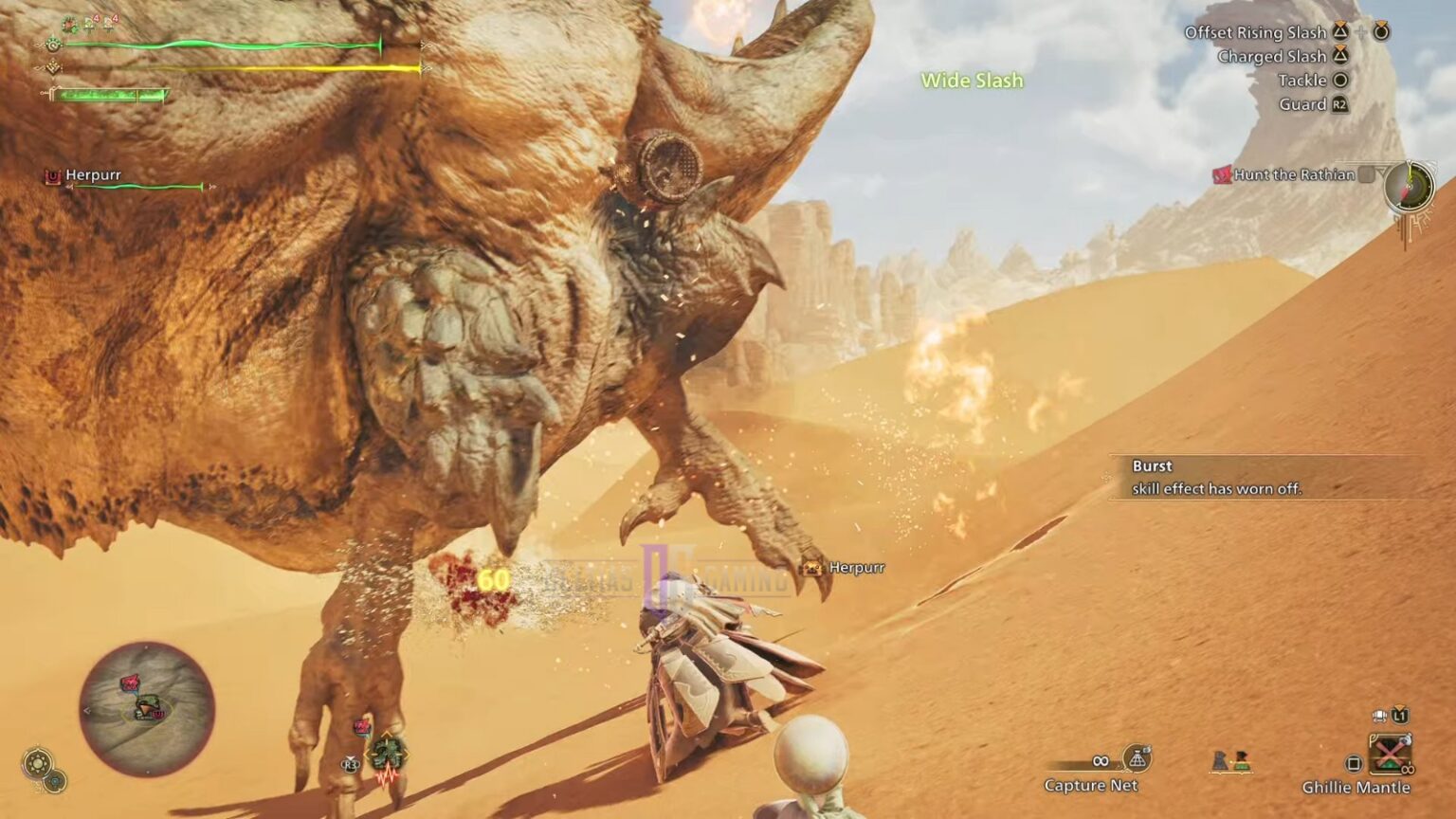Select the Offset Rising Slash command entry
Image resolution: width=1456 pixels, height=819 pixels.
(x=1259, y=31)
